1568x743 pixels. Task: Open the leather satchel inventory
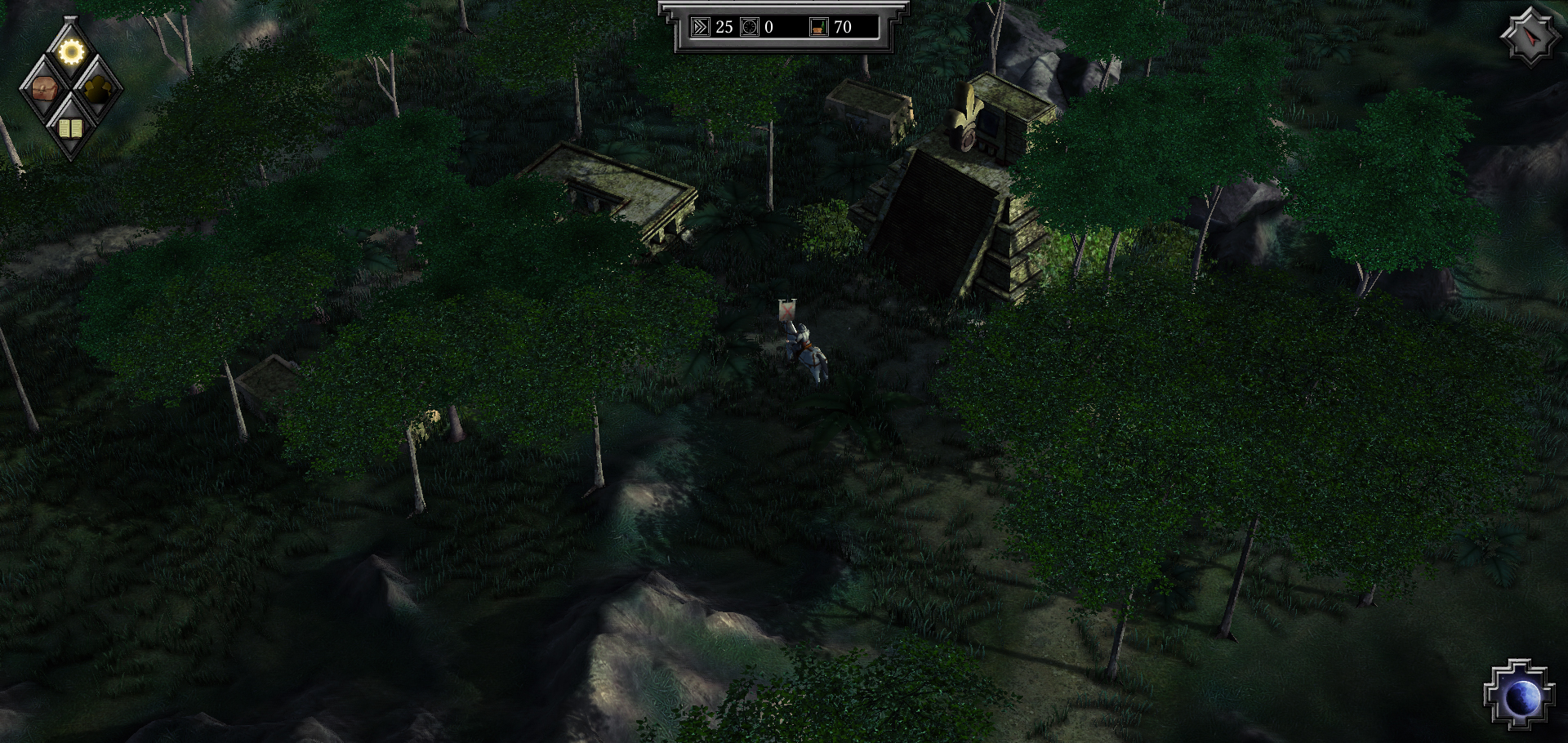click(x=44, y=89)
